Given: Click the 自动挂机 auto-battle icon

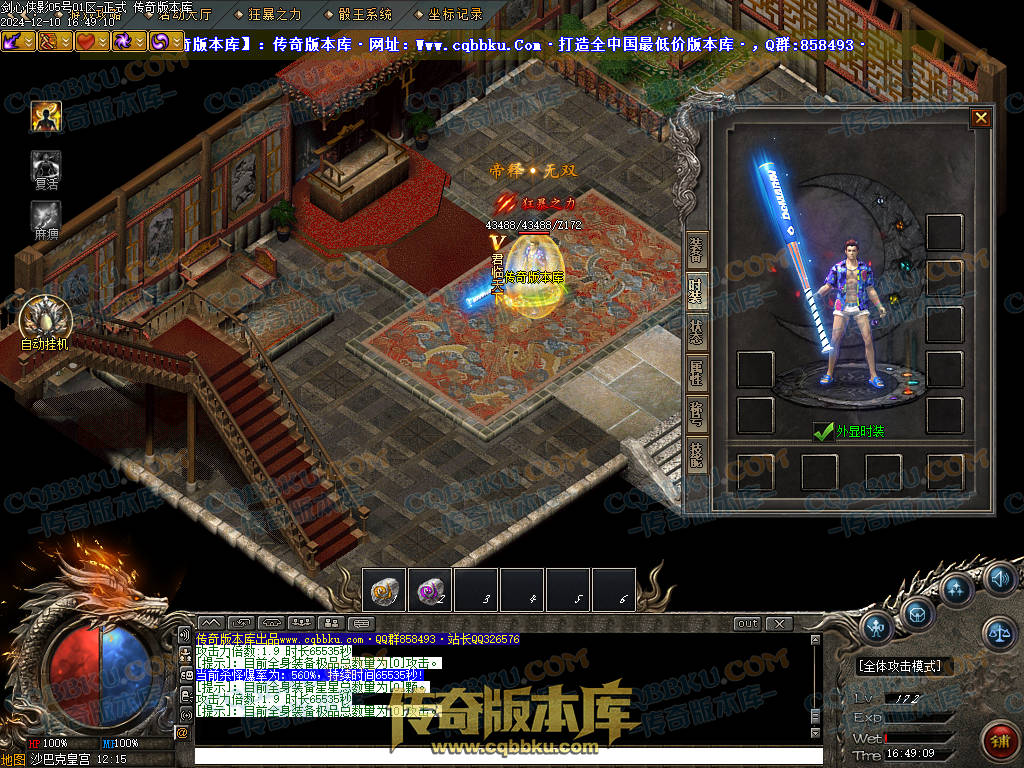Looking at the screenshot, I should [45, 319].
